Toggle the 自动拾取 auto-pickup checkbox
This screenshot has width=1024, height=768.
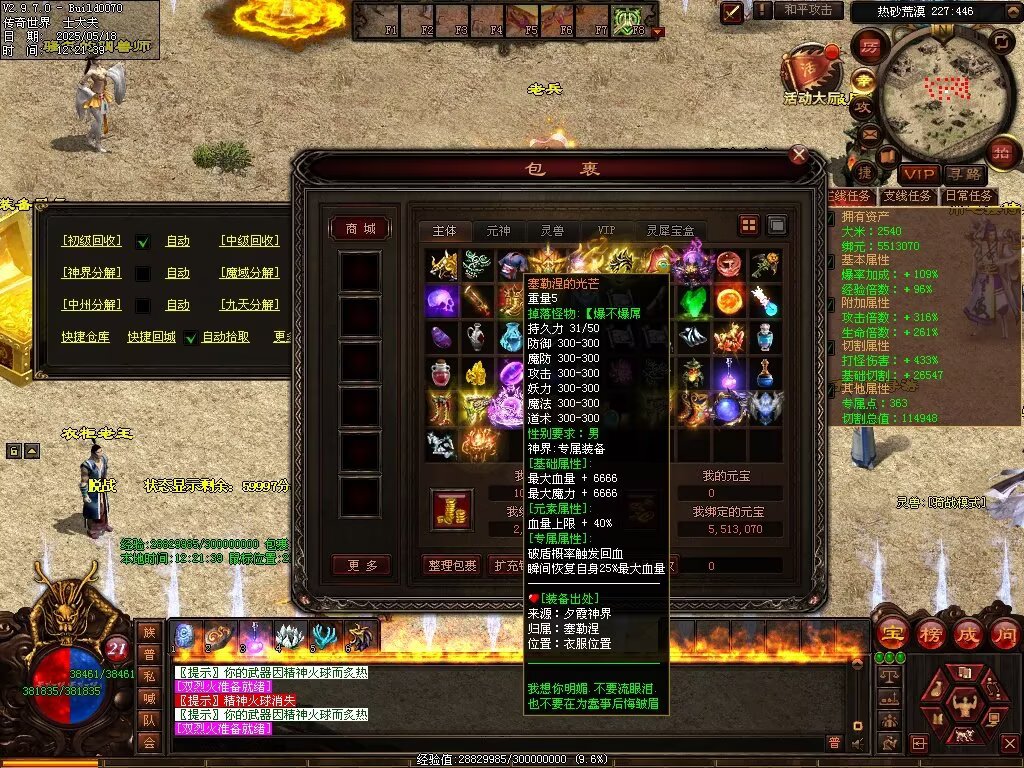[x=190, y=337]
